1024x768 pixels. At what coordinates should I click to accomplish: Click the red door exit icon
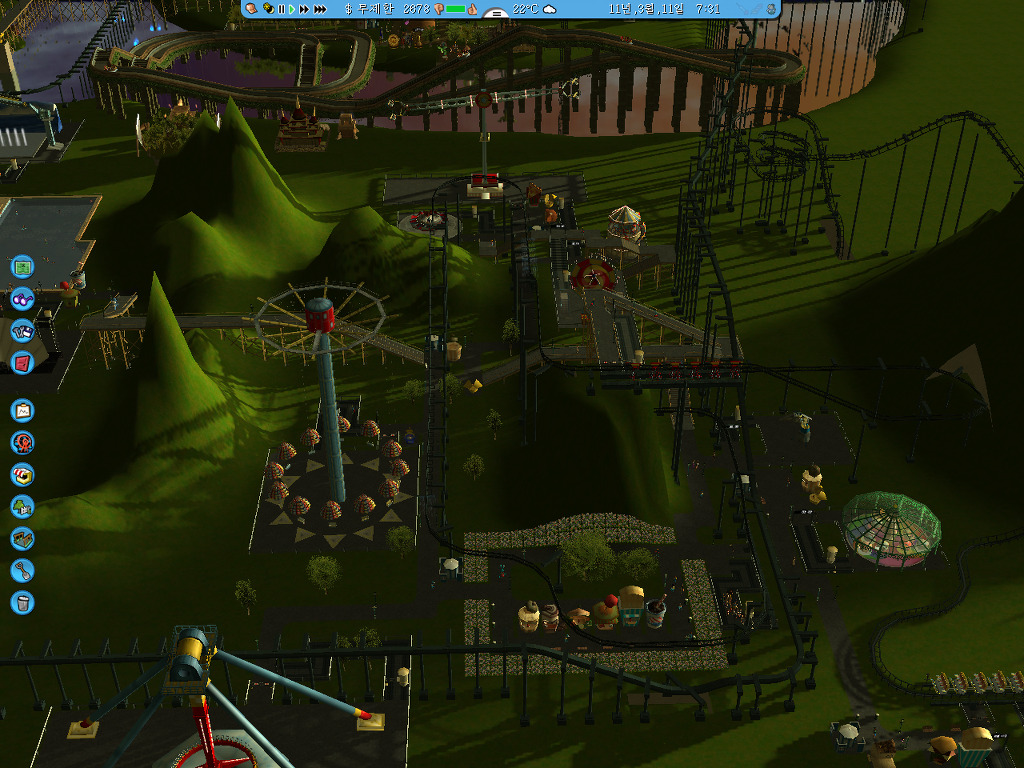22,362
